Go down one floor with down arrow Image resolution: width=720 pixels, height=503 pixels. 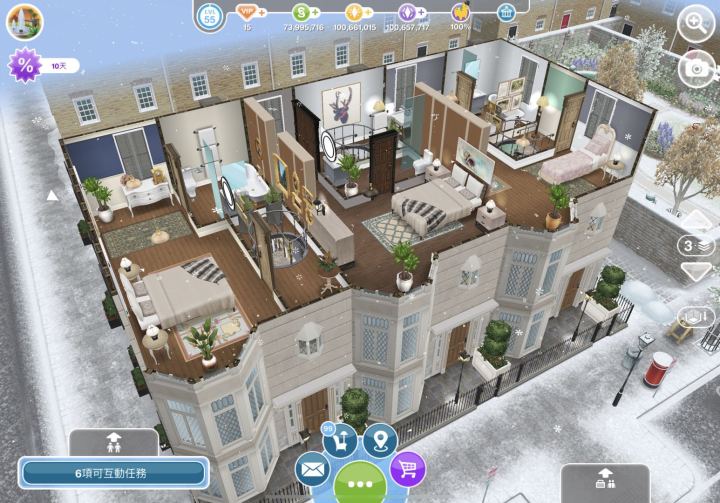point(696,271)
